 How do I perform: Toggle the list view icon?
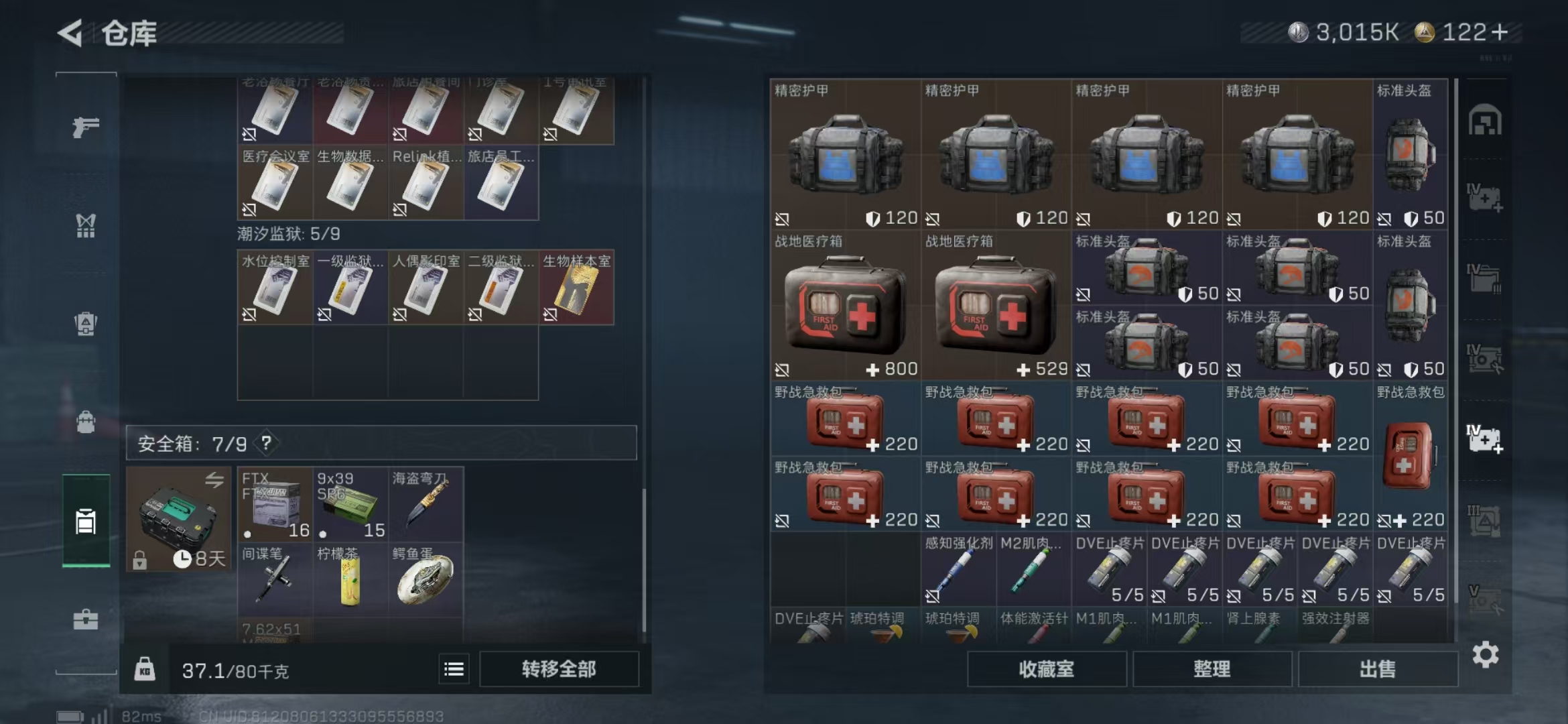point(454,669)
